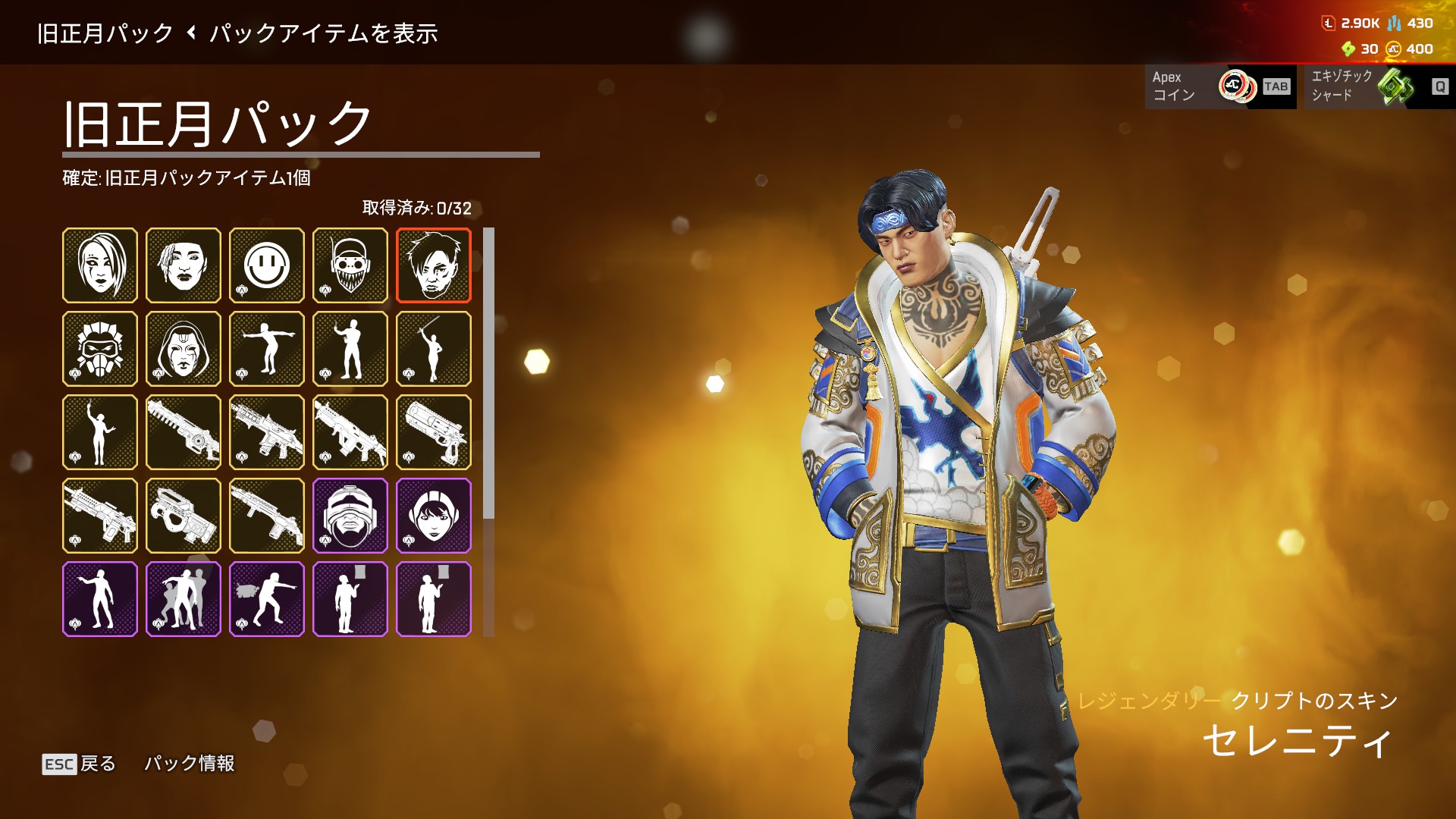Open パック情報 pack info
1456x819 pixels.
click(189, 764)
